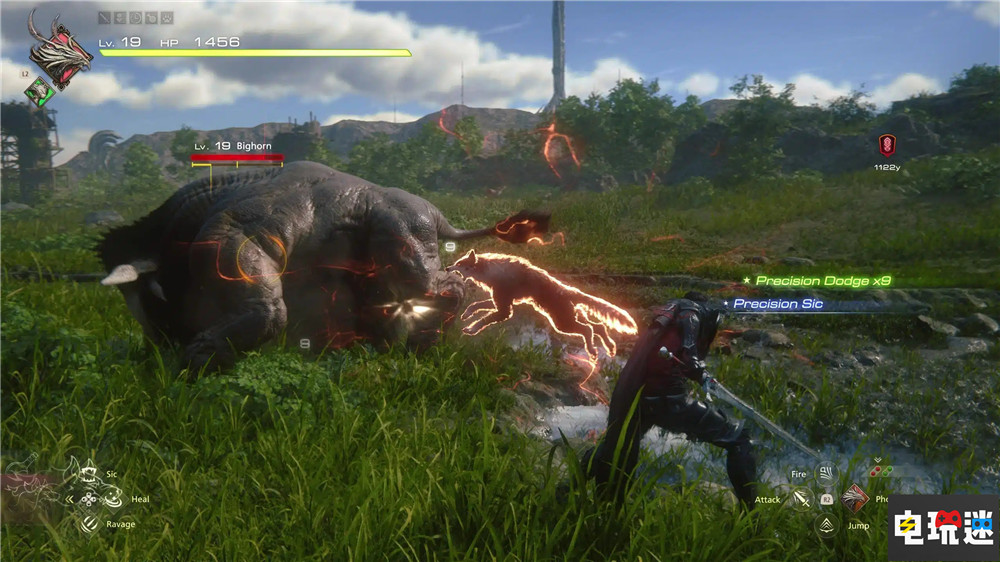Activate Torgal's Heal command
1000x562 pixels.
coord(112,496)
